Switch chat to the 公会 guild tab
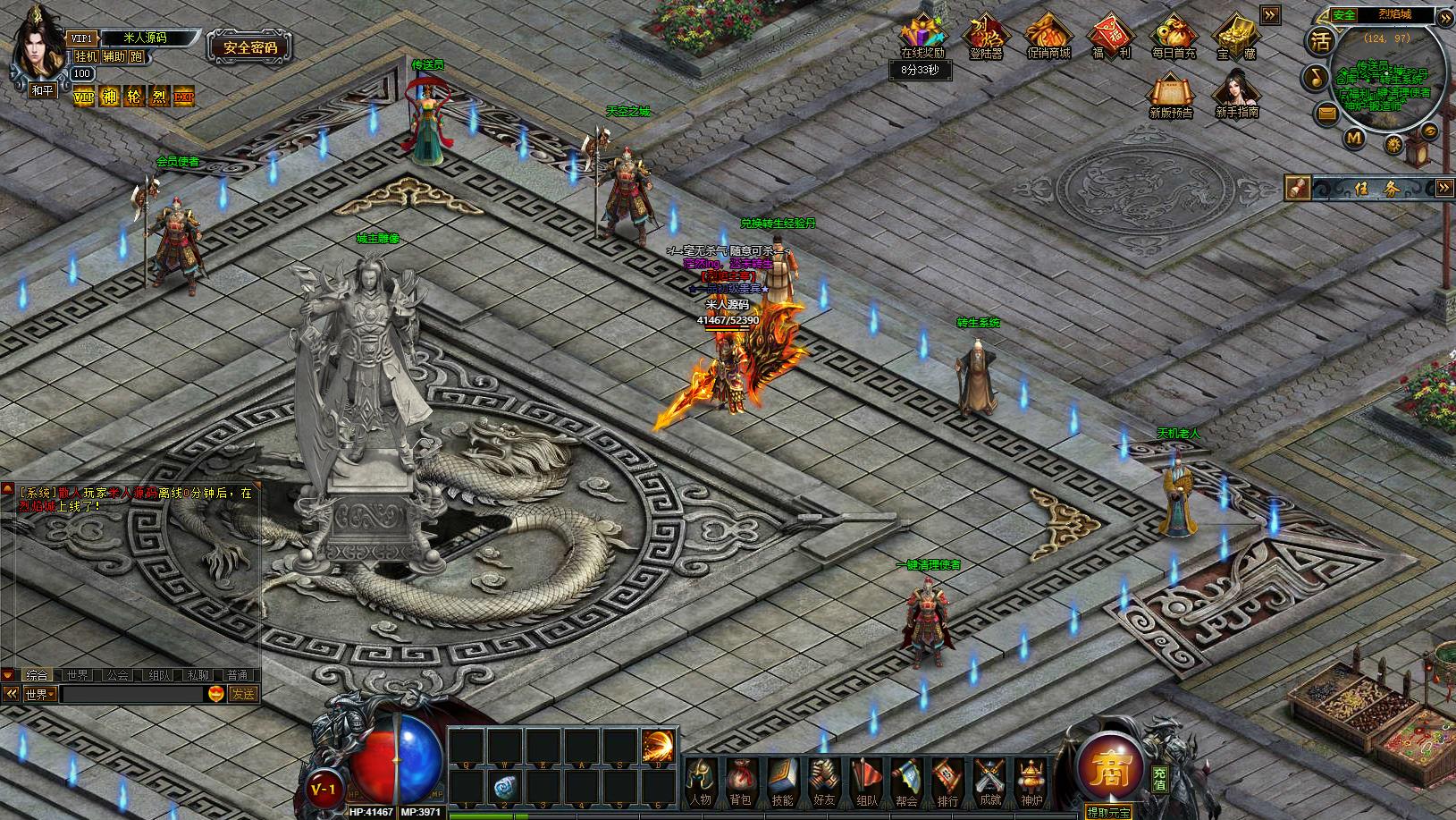The width and height of the screenshot is (1456, 820). 116,675
